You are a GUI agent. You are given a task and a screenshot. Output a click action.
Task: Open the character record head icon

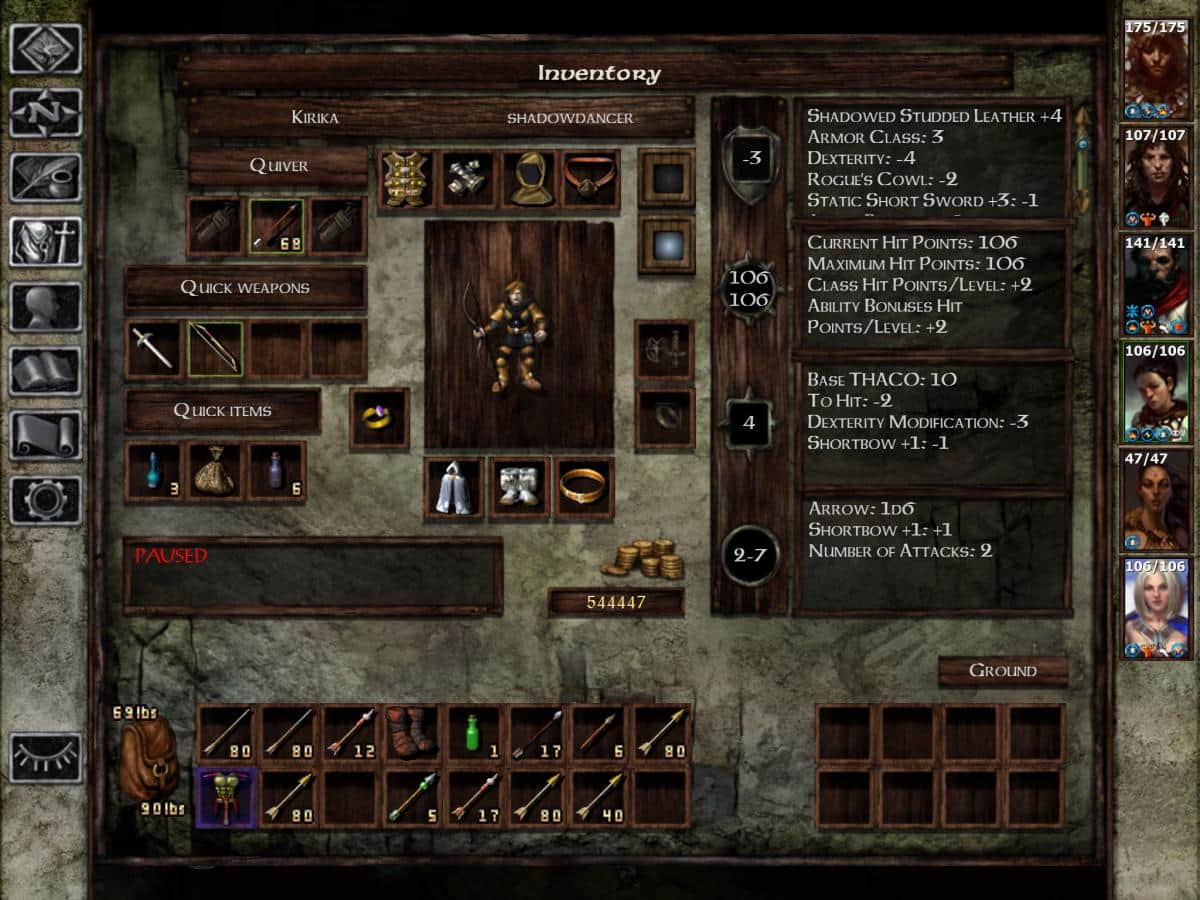click(45, 307)
